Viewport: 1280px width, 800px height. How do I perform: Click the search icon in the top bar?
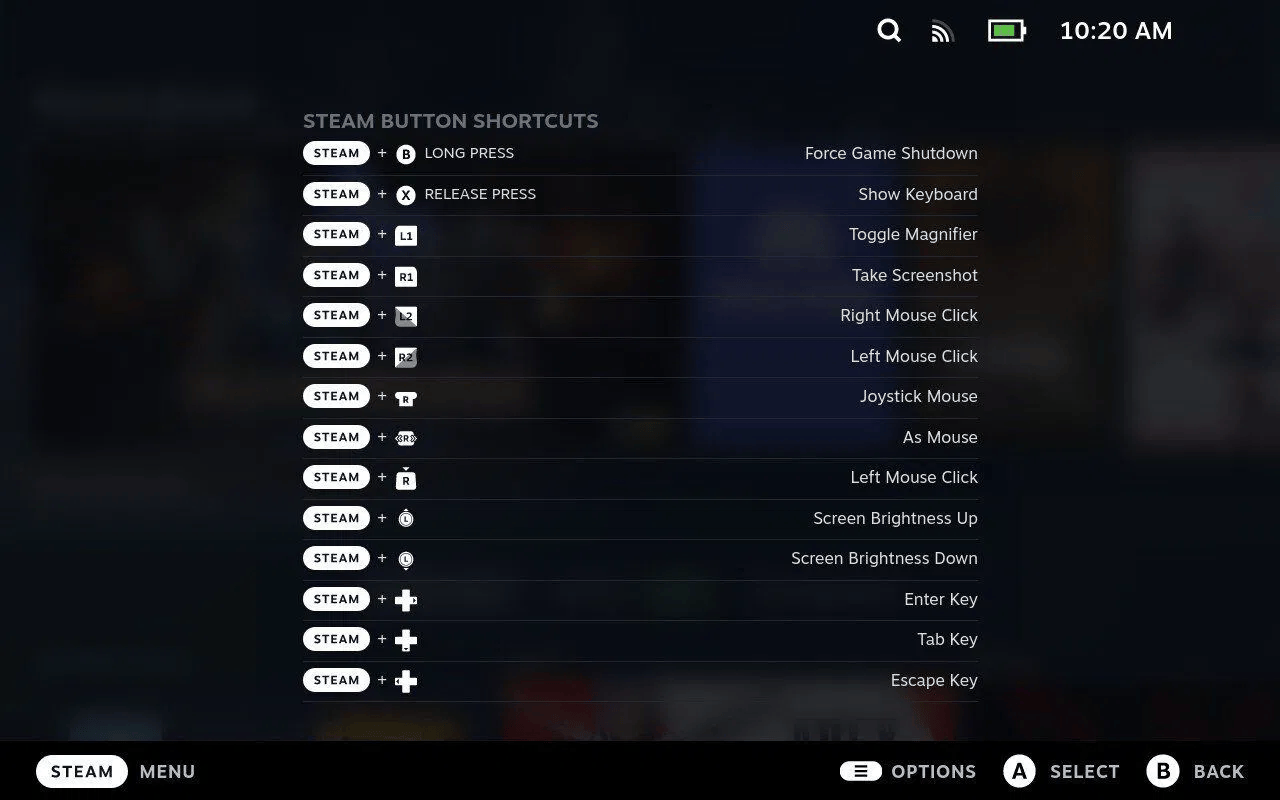coord(888,31)
